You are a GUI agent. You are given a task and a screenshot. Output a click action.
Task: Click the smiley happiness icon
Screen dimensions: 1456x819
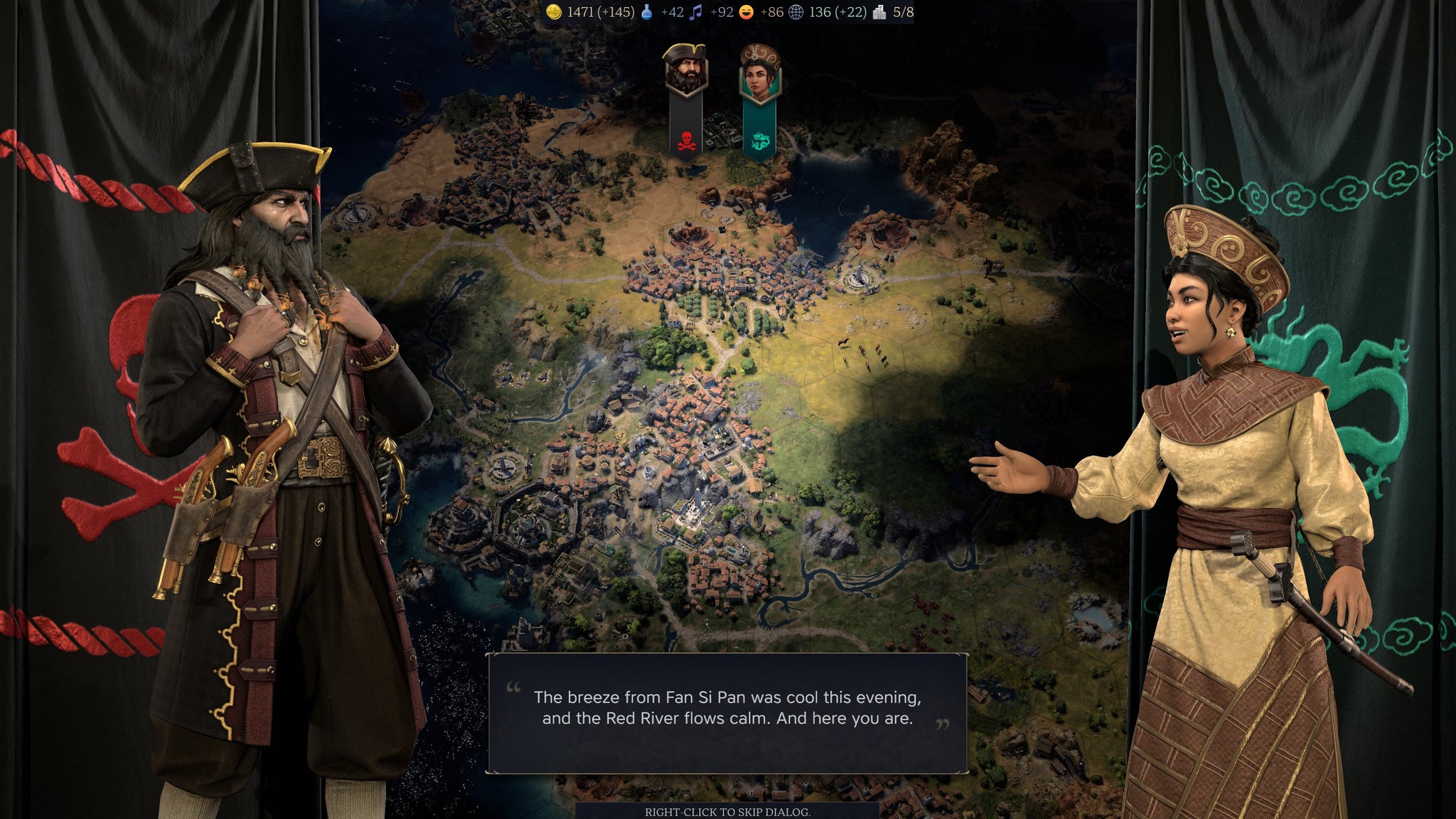[x=746, y=11]
